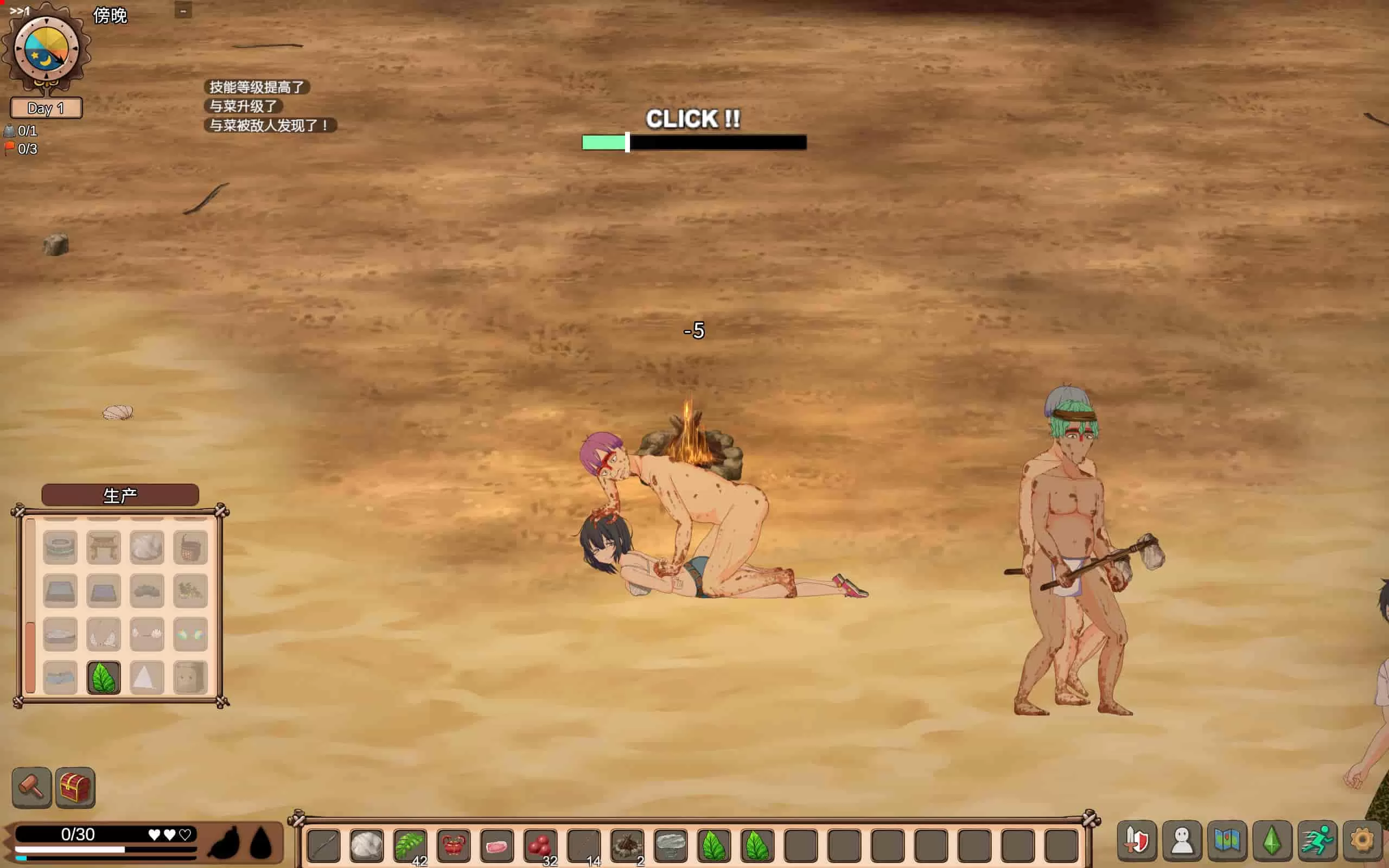This screenshot has width=1389, height=868.
Task: Select the red crab hotbar slot
Action: click(454, 846)
